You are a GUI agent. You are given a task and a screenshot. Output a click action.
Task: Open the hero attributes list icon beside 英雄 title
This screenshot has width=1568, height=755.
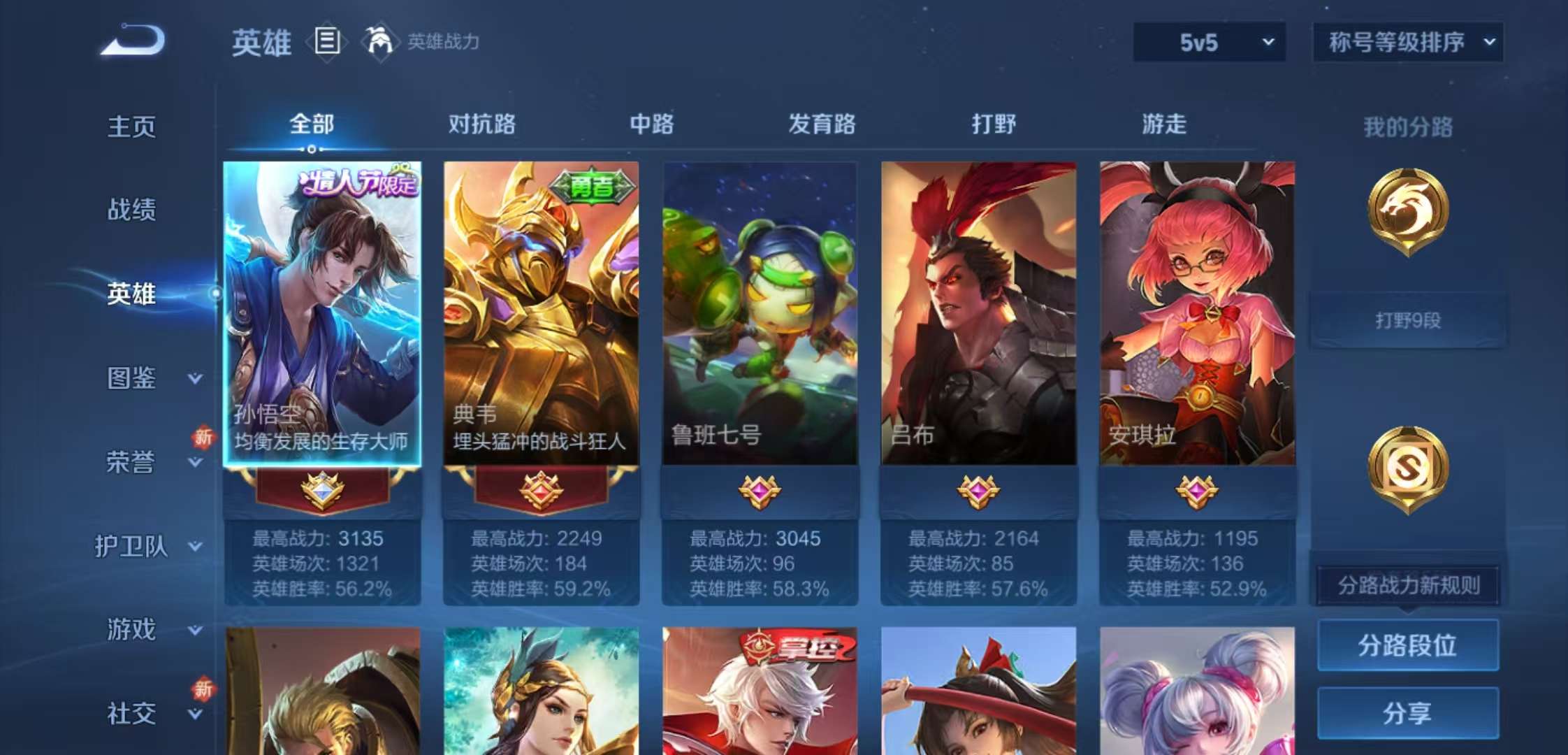326,42
